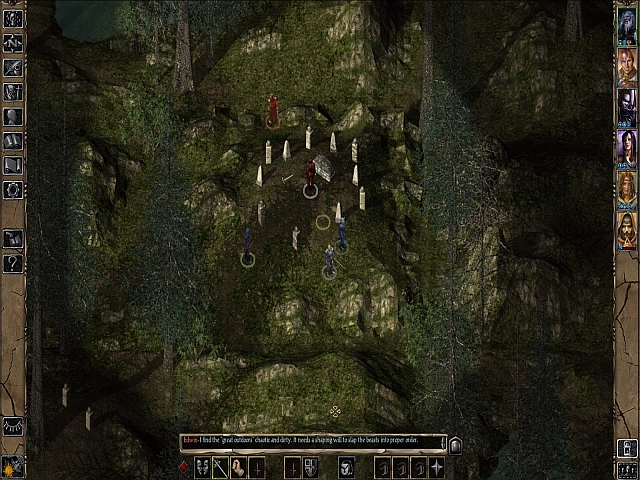Click the red diamond button

pyautogui.click(x=183, y=467)
